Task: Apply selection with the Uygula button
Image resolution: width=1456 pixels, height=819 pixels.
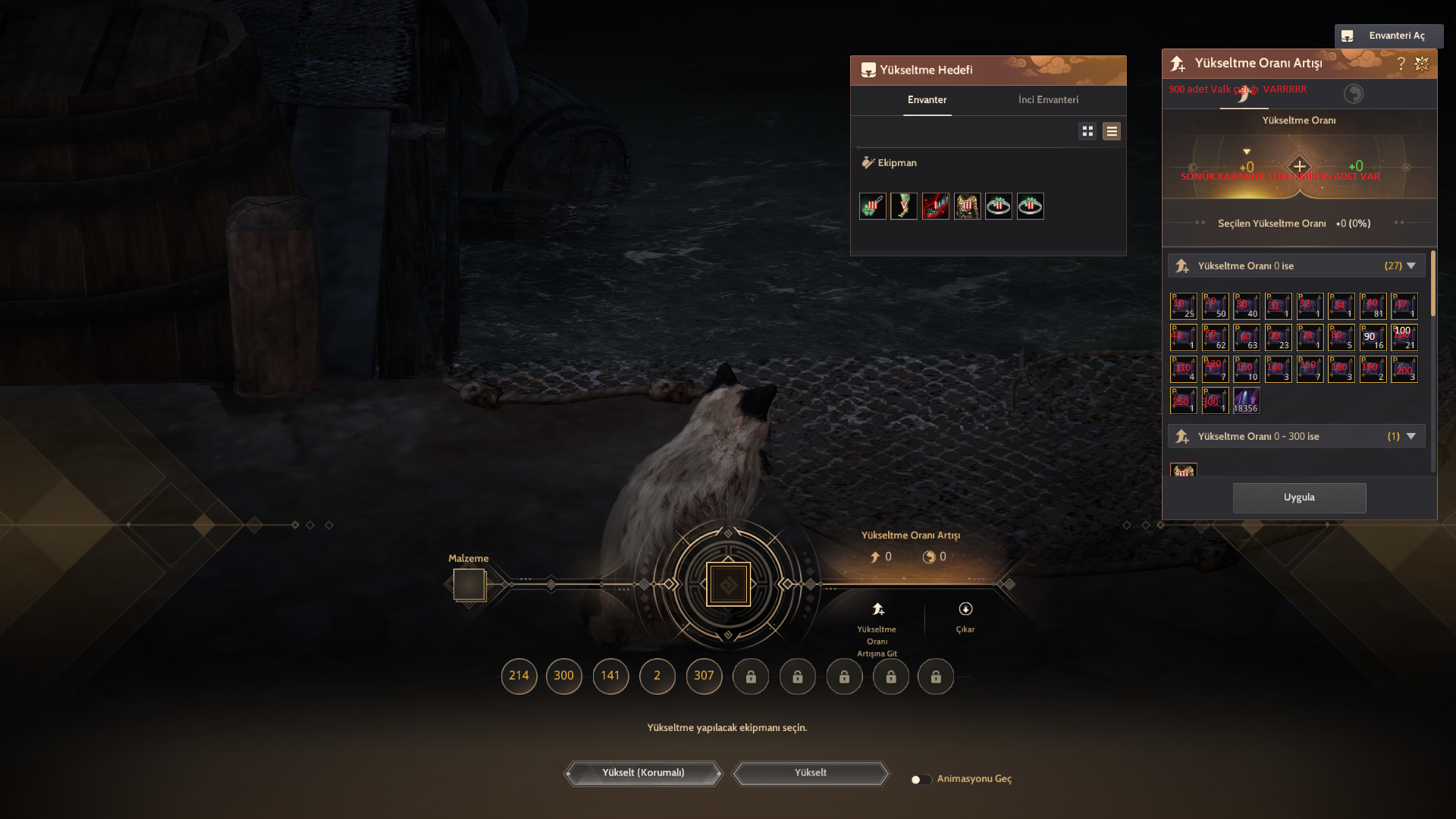Action: 1299,497
